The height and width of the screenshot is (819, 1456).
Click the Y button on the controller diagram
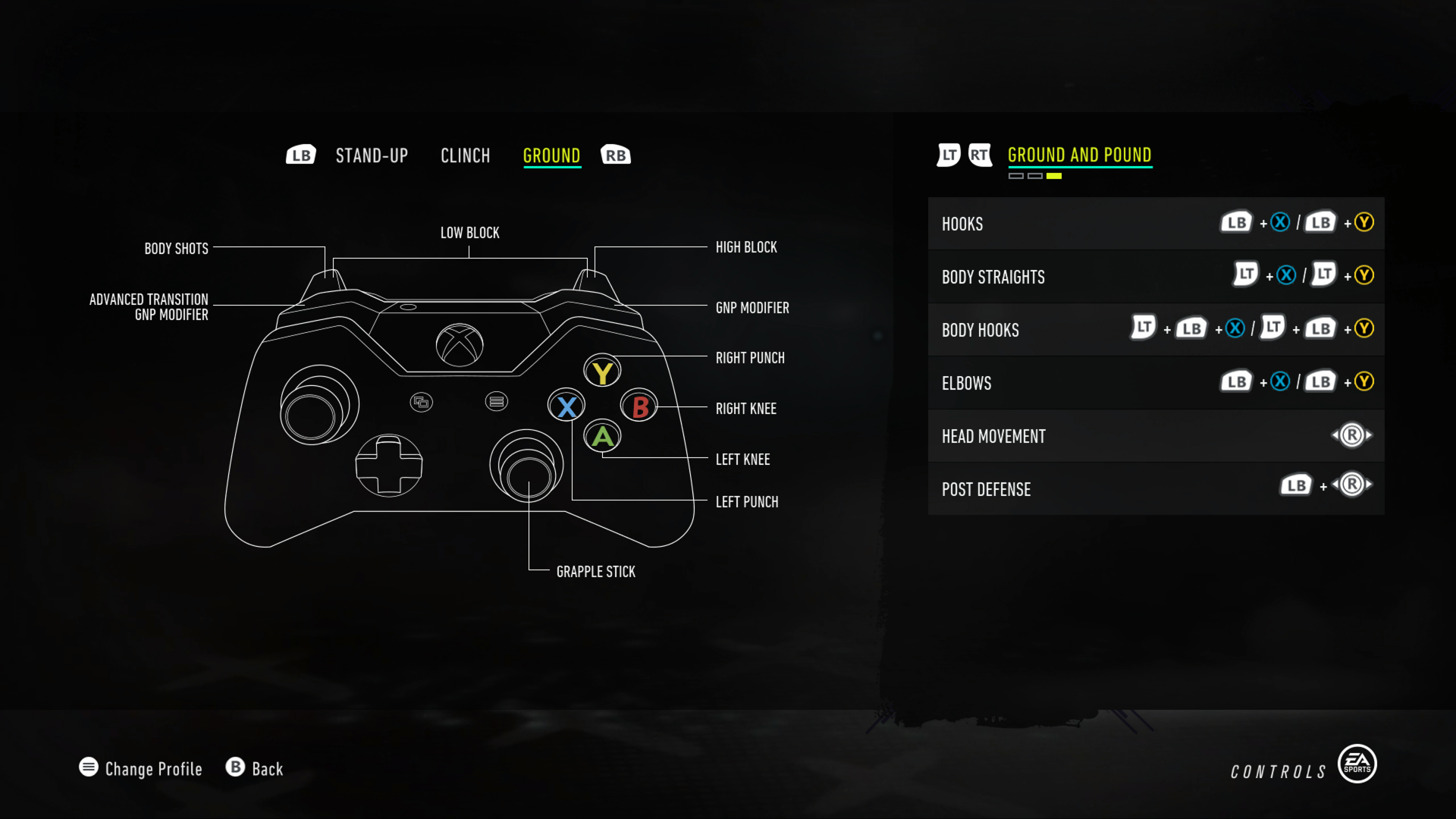click(602, 371)
